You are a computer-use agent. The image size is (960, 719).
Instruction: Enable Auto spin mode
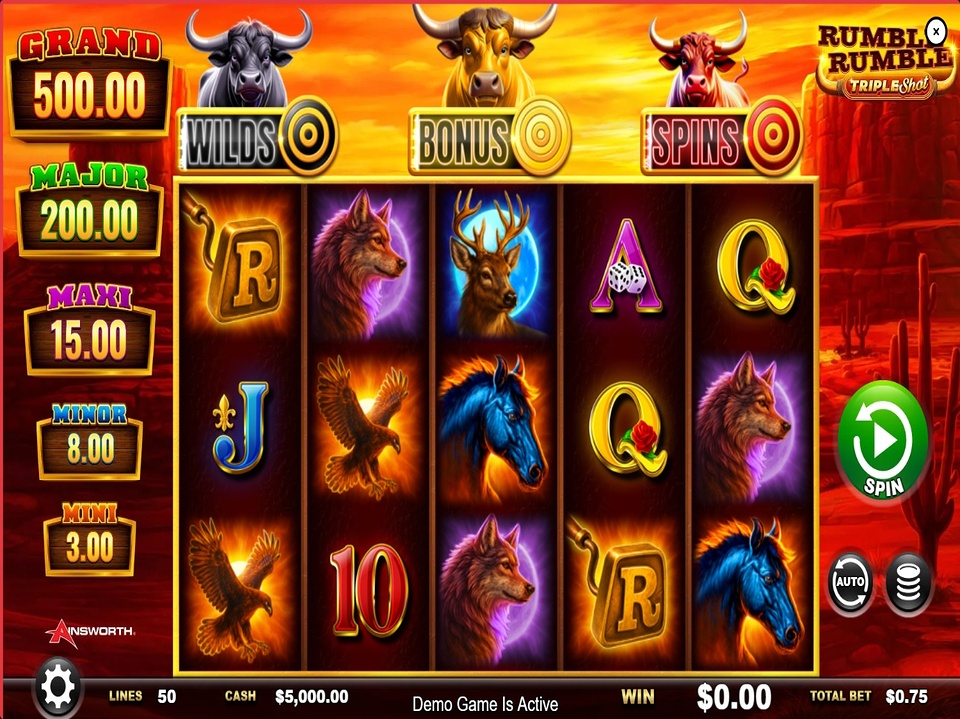pyautogui.click(x=849, y=582)
